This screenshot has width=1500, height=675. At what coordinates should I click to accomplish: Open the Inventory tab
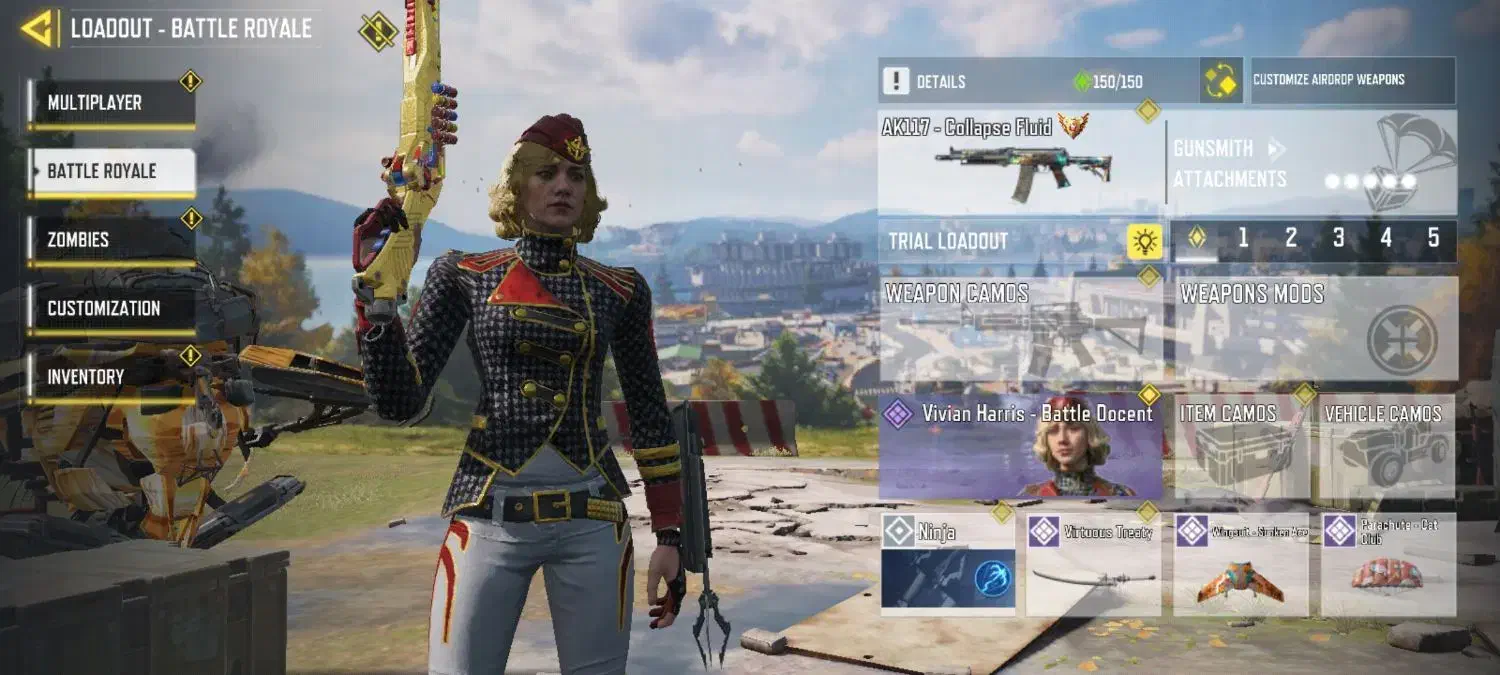pyautogui.click(x=111, y=377)
